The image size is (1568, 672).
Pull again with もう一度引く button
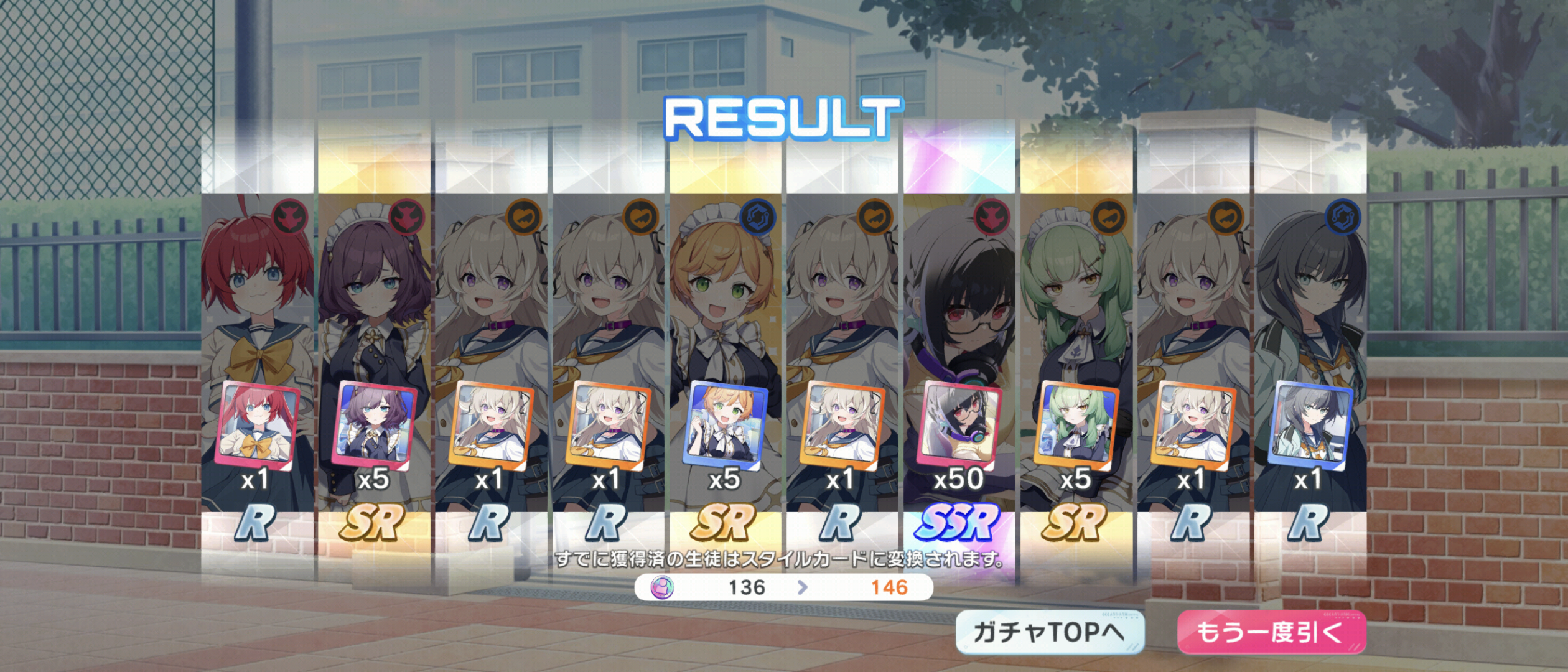(1271, 632)
